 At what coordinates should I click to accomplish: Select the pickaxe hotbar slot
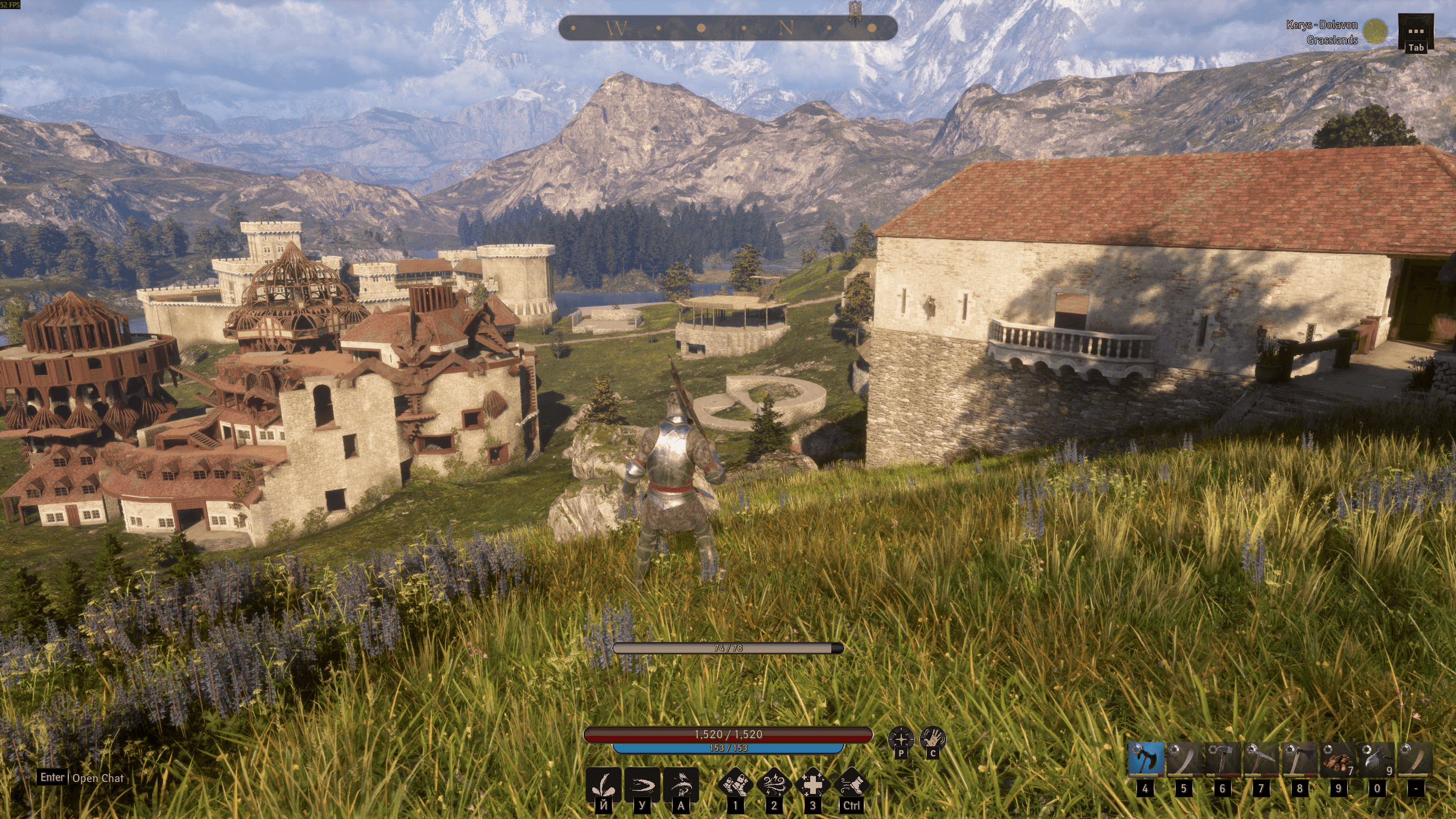(1261, 759)
